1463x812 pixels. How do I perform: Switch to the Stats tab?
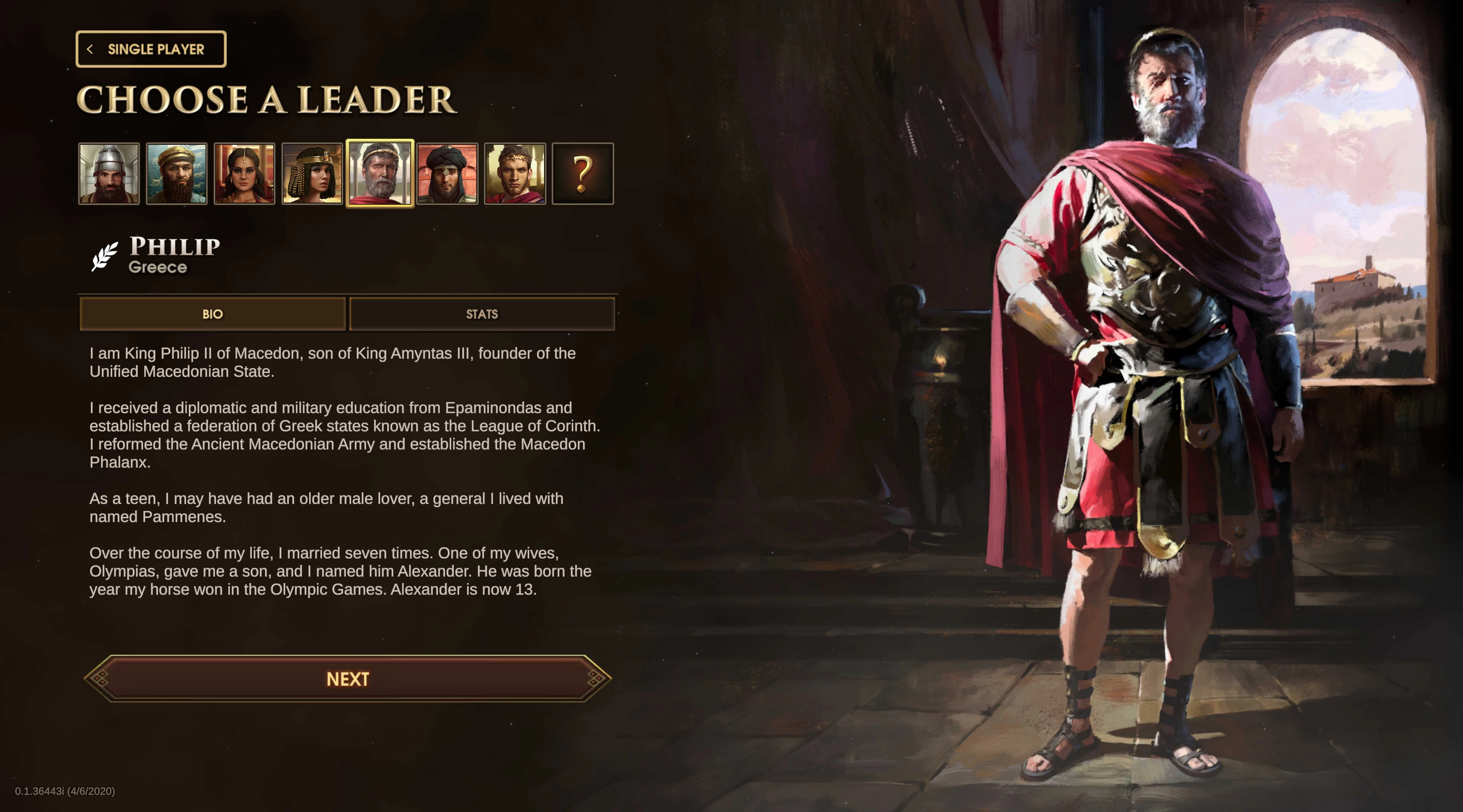[482, 314]
